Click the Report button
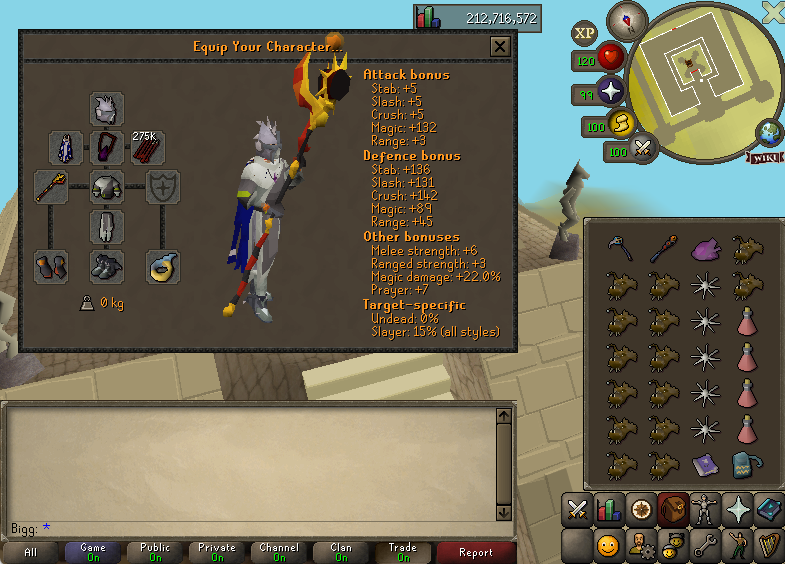785x564 pixels. pos(476,552)
